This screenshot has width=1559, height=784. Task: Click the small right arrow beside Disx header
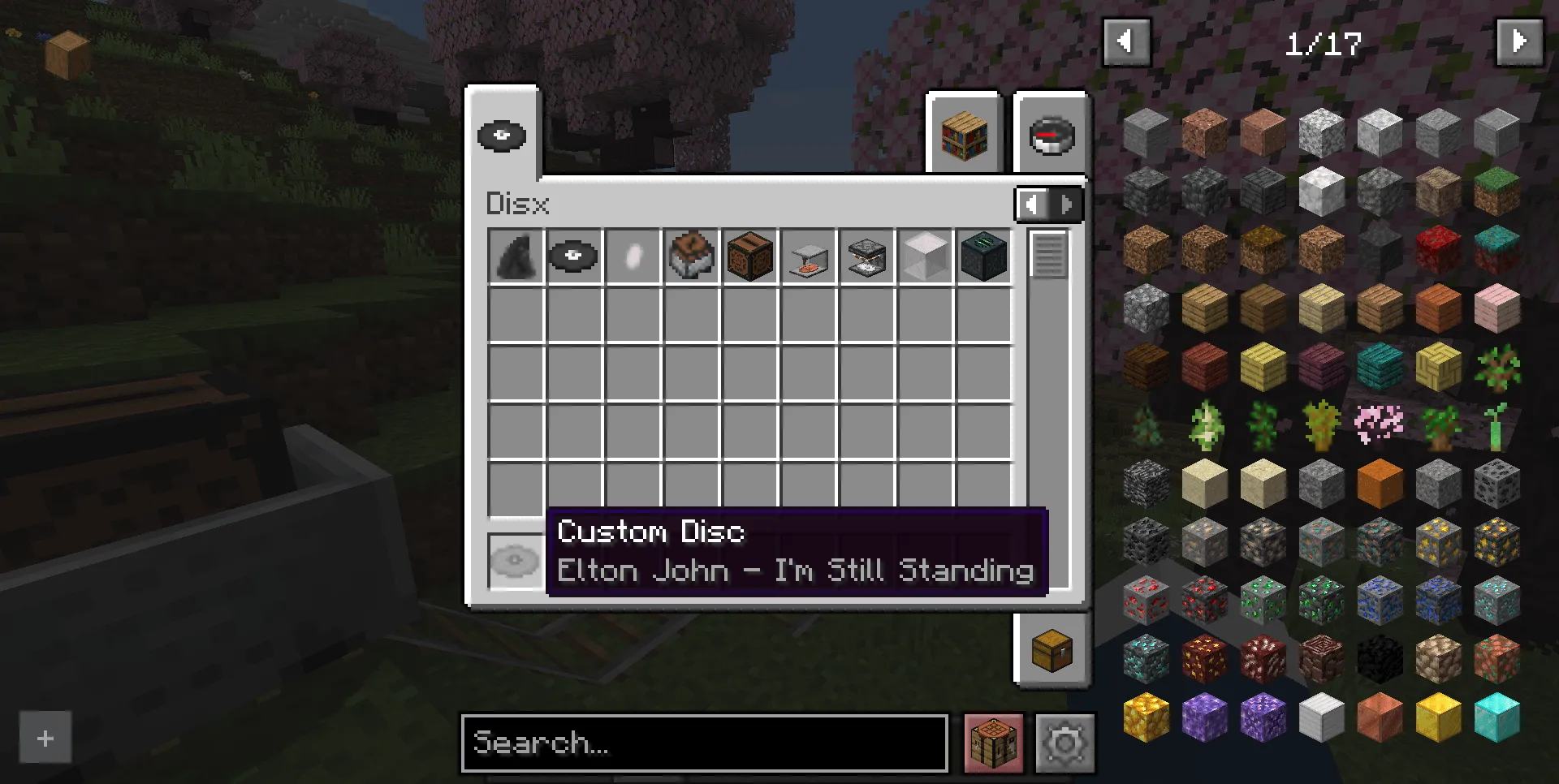1065,205
